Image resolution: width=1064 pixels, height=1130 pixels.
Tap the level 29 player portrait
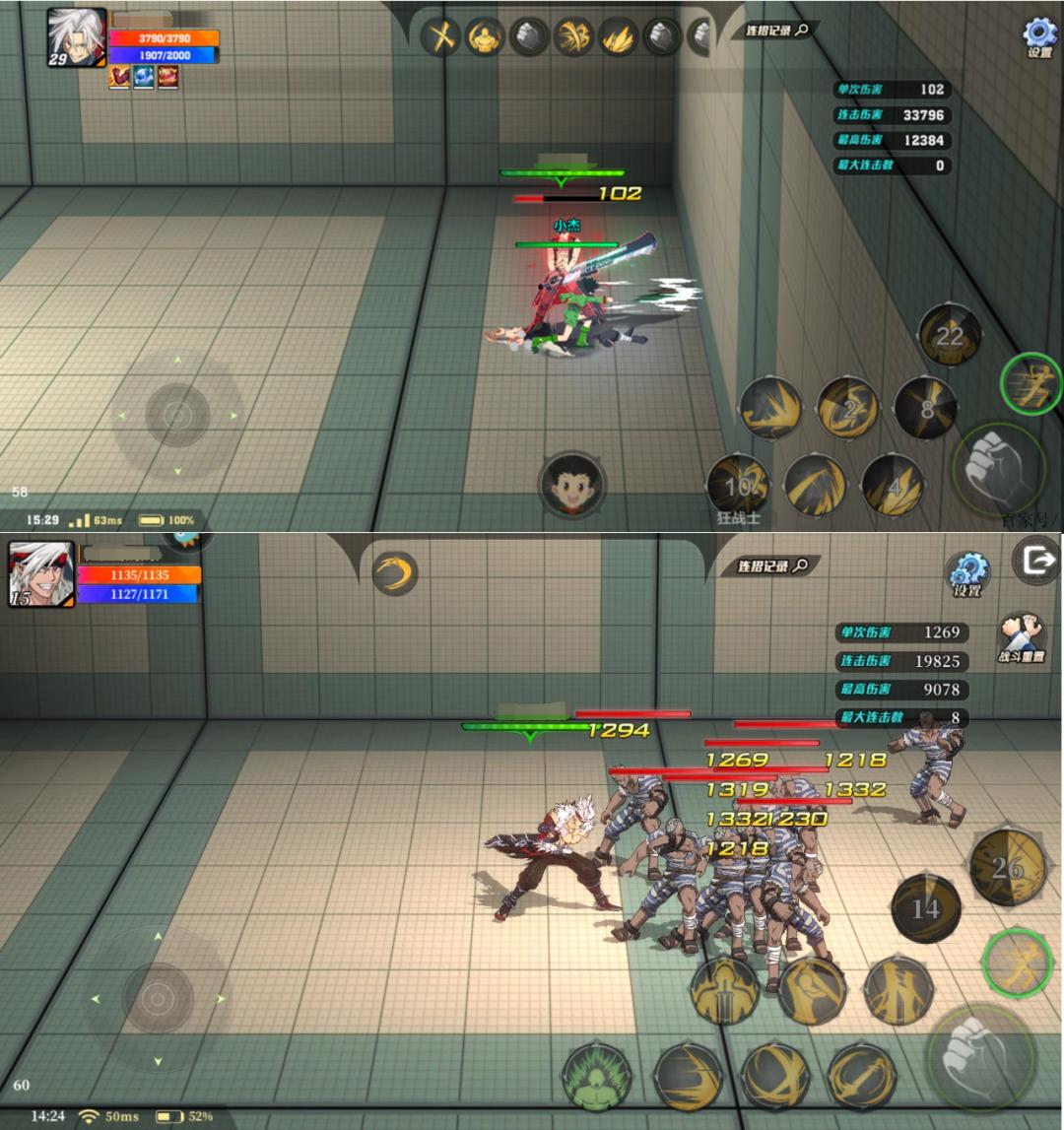[76, 38]
